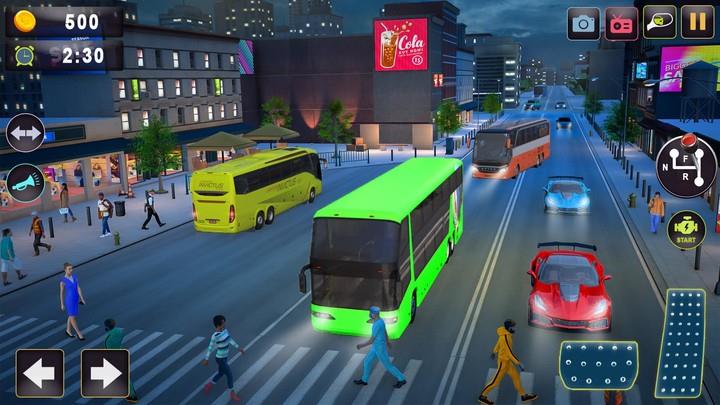Toggle the side mirror view
This screenshot has height=405, width=720.
tap(660, 23)
